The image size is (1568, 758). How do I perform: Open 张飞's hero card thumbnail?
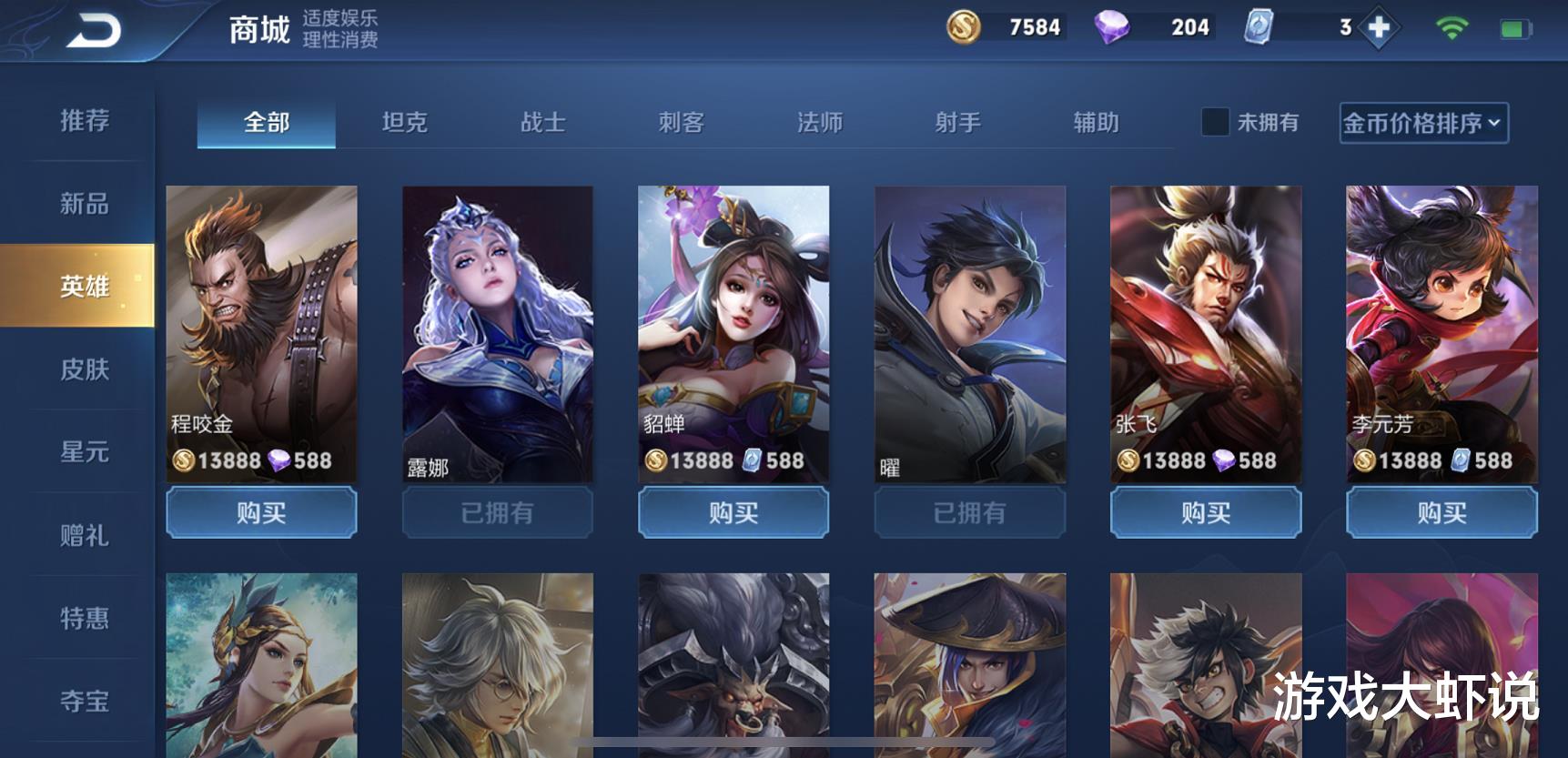(1204, 328)
